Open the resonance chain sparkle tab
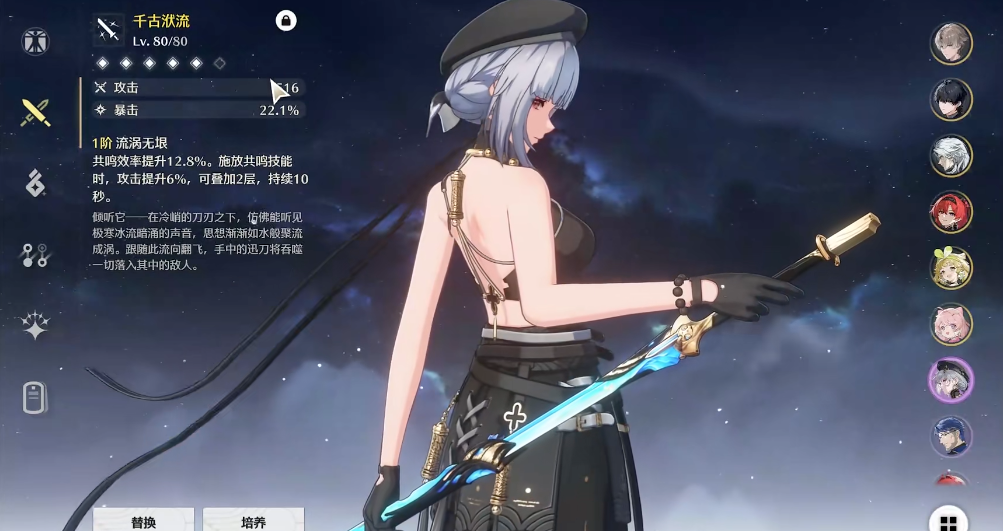The width and height of the screenshot is (1003, 531). (36, 326)
